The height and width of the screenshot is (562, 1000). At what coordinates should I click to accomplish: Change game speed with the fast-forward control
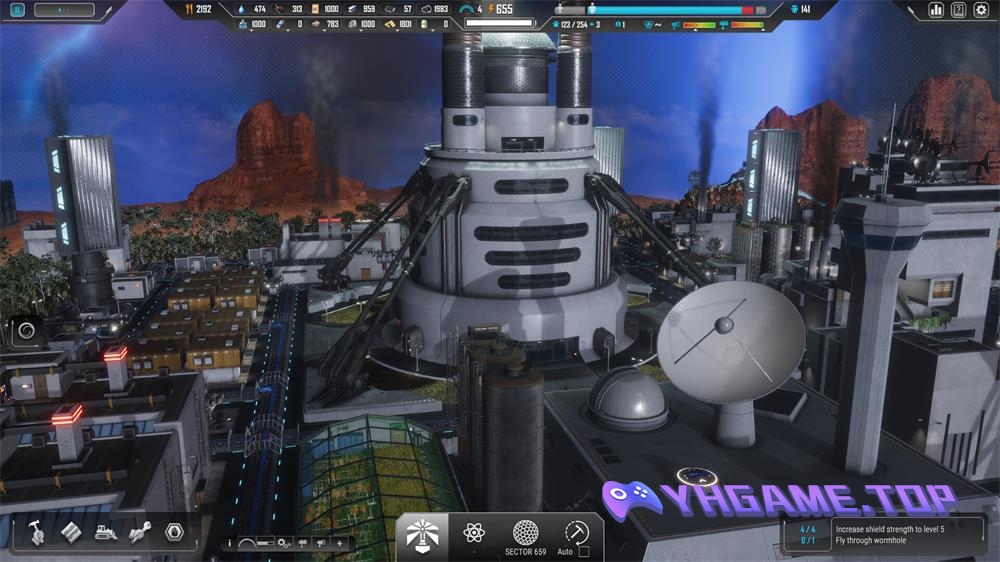point(64,10)
